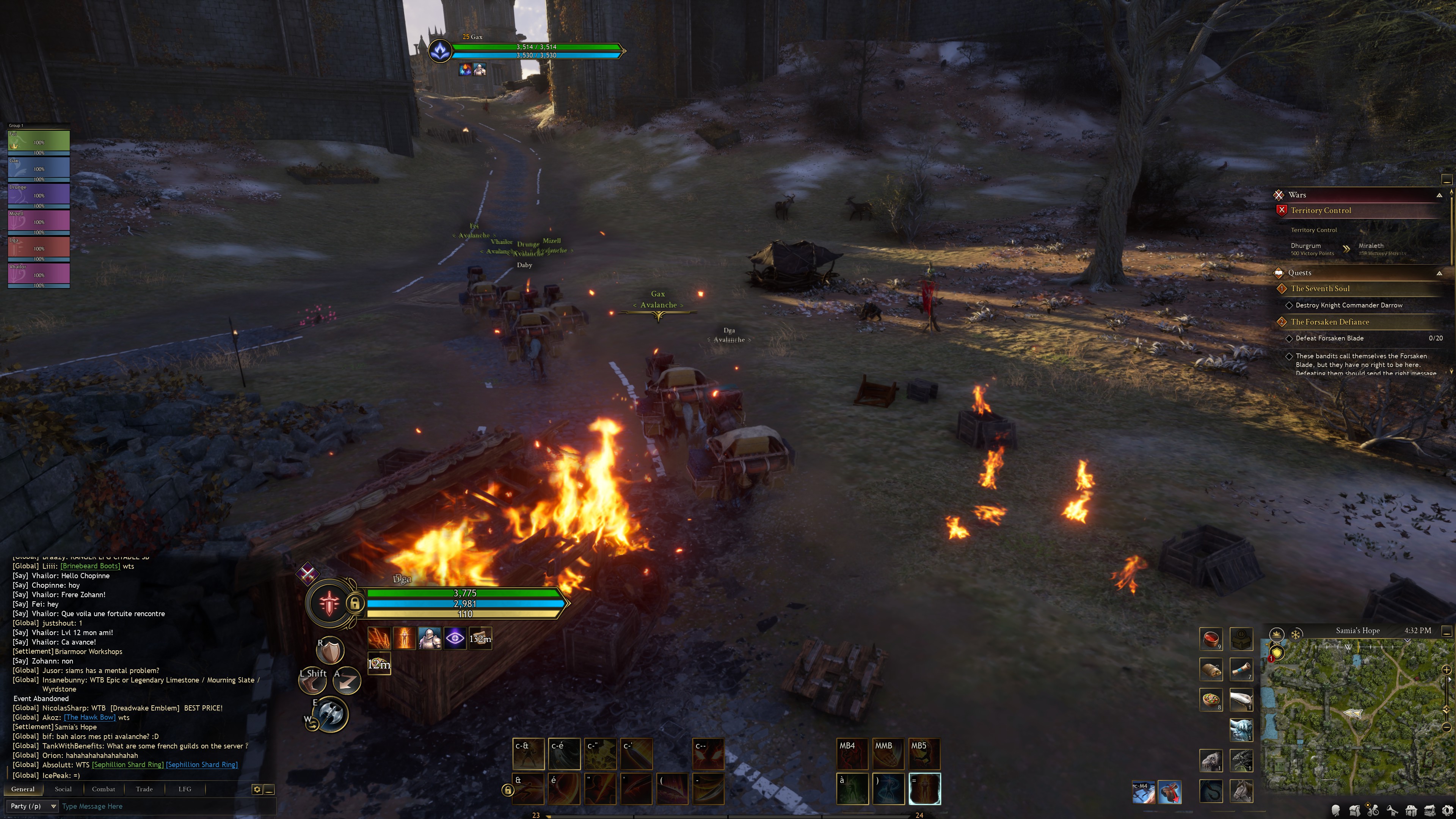Click the chat message input field
The height and width of the screenshot is (819, 1456).
point(164,806)
